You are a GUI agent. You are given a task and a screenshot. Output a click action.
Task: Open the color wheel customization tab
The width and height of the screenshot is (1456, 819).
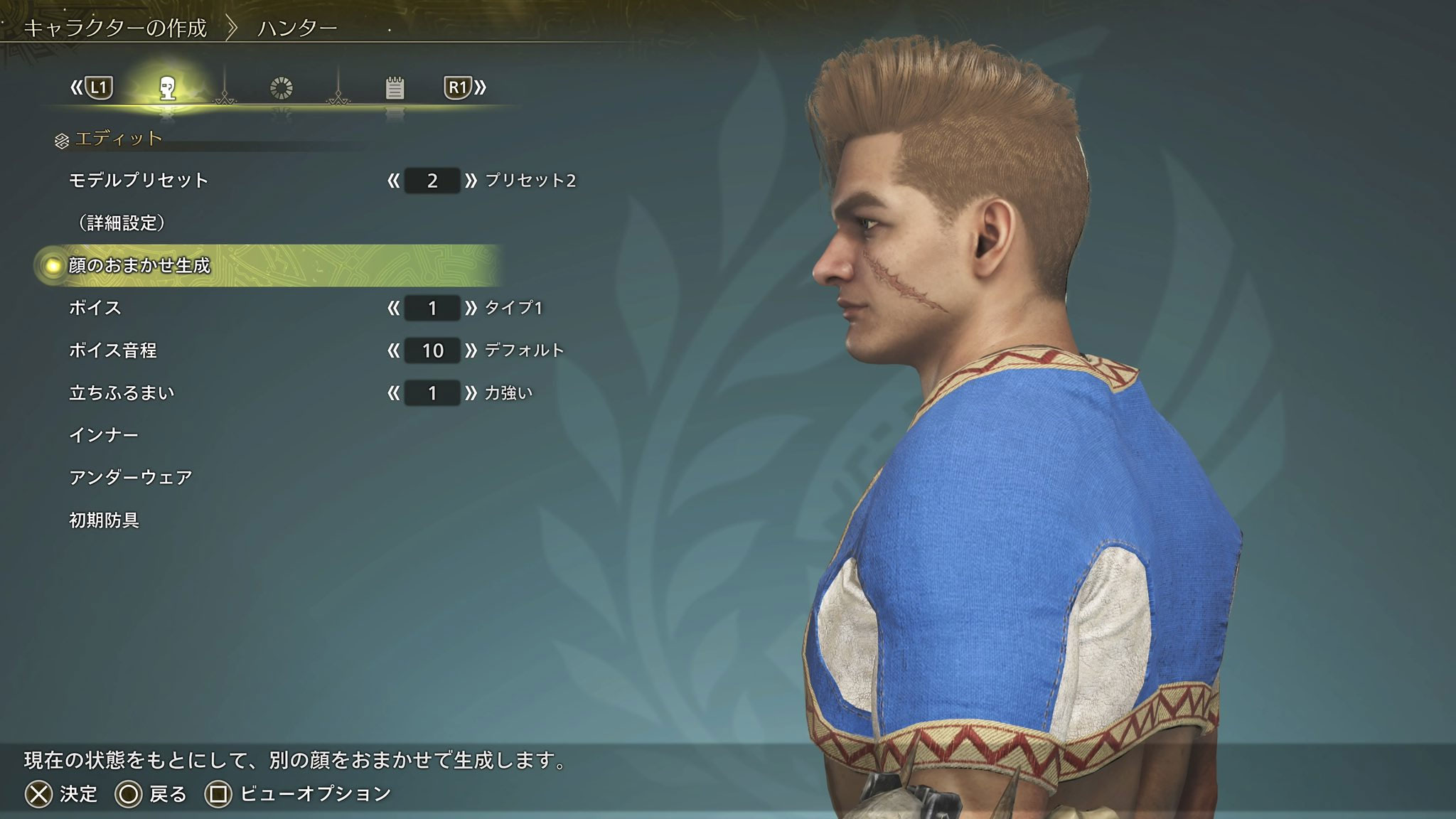[x=282, y=88]
